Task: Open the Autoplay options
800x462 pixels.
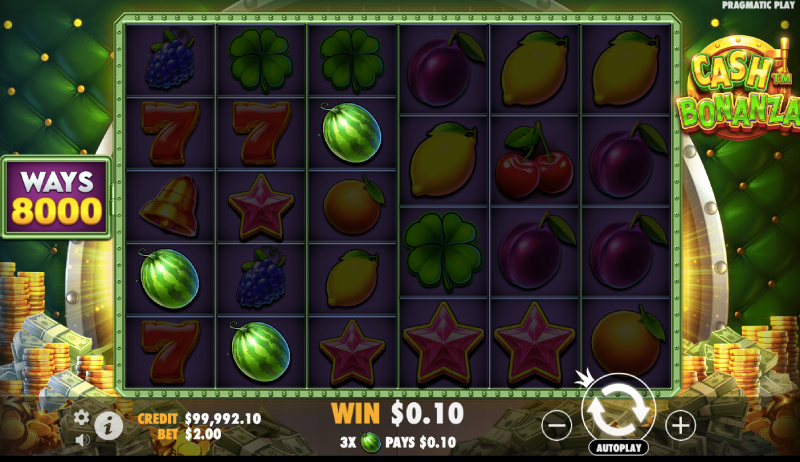Action: click(x=618, y=447)
